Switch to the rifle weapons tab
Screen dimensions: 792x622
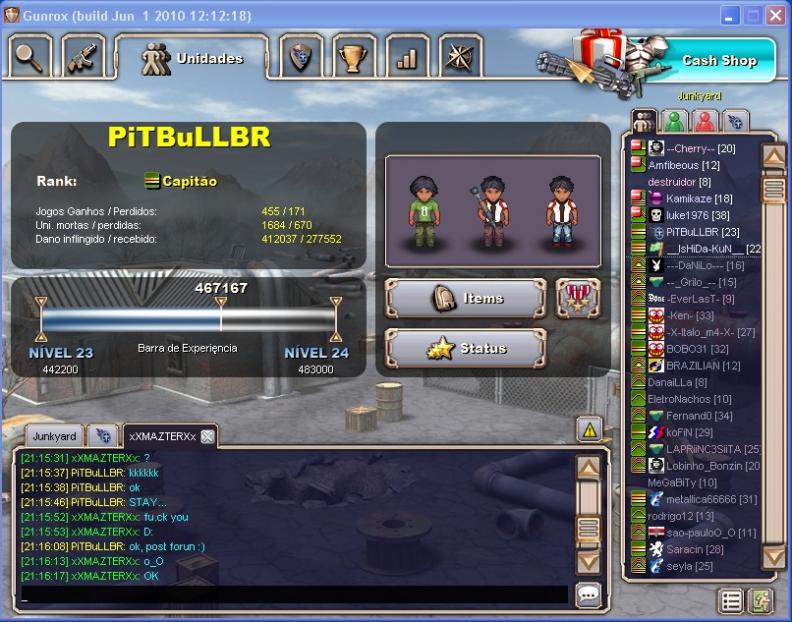tap(85, 57)
